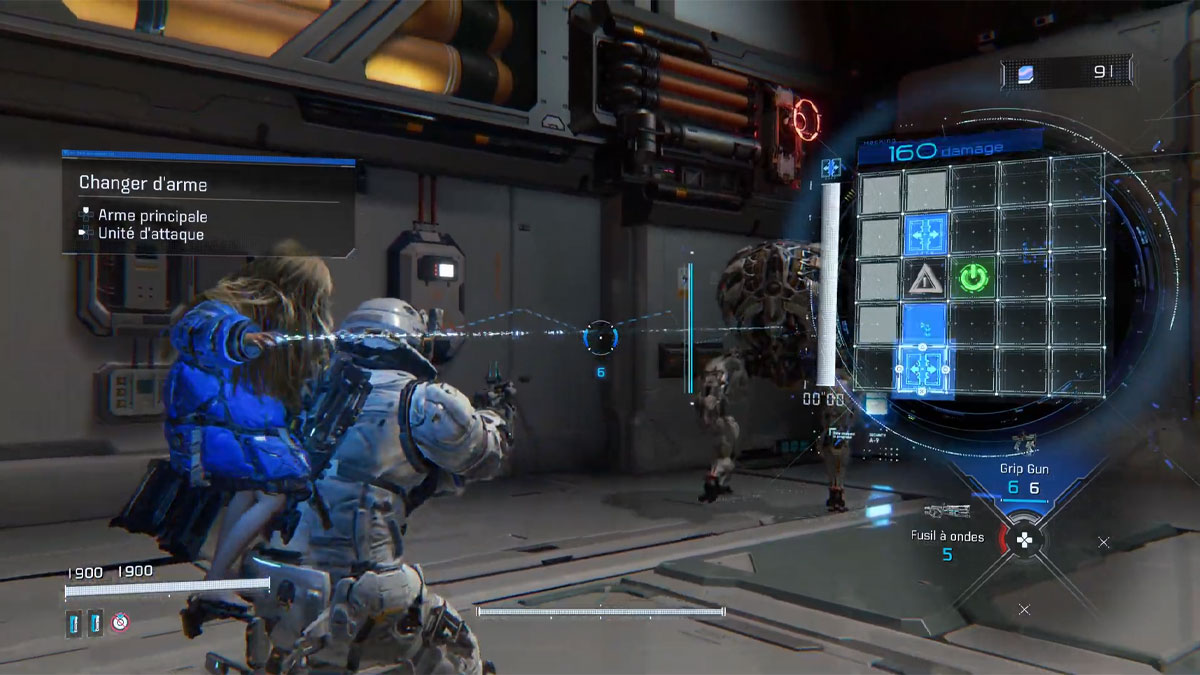Select the red circular icon beside the cartridges
This screenshot has width=1200, height=675.
tap(120, 623)
